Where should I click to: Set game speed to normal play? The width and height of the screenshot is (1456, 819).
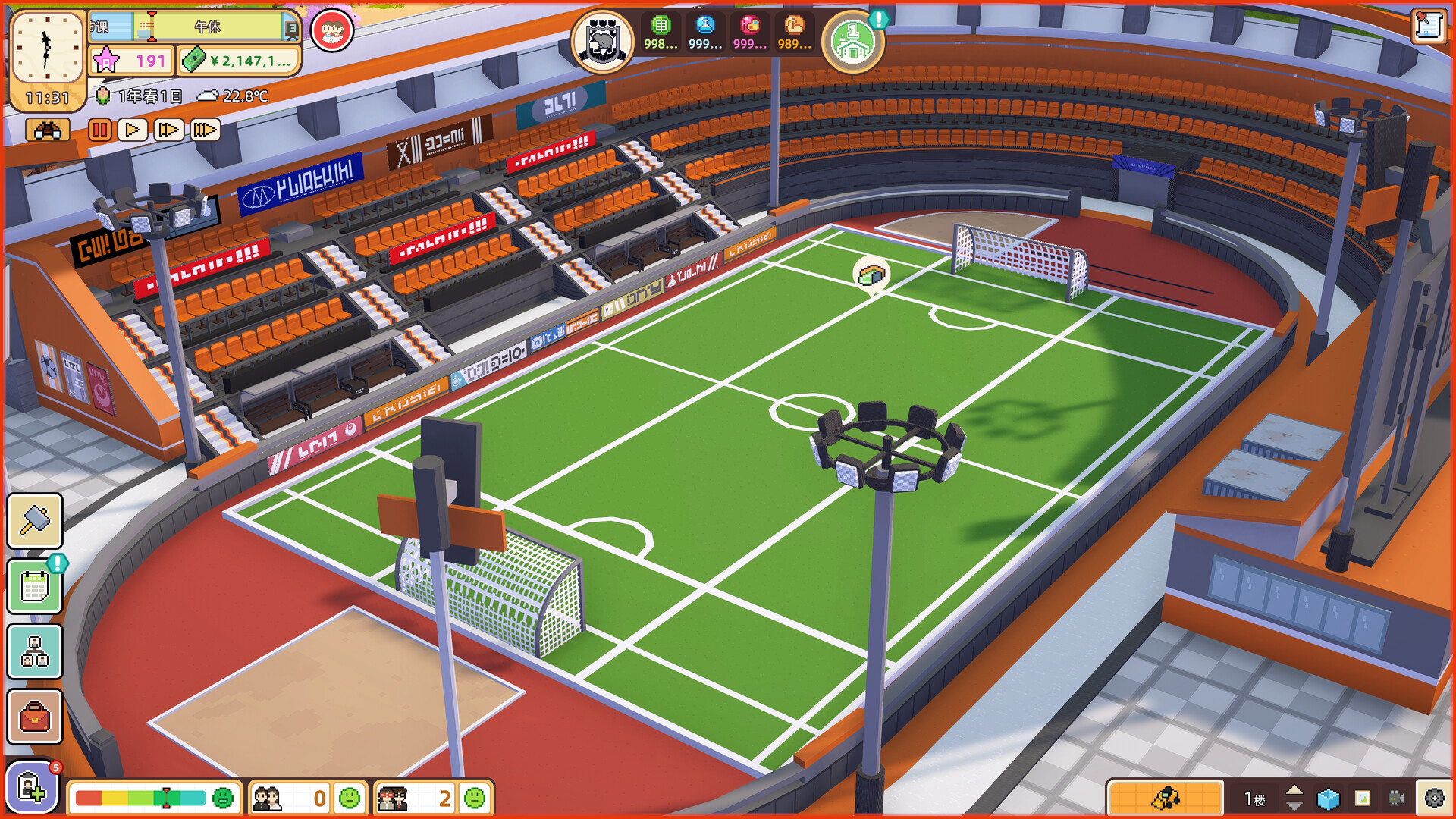pos(133,130)
